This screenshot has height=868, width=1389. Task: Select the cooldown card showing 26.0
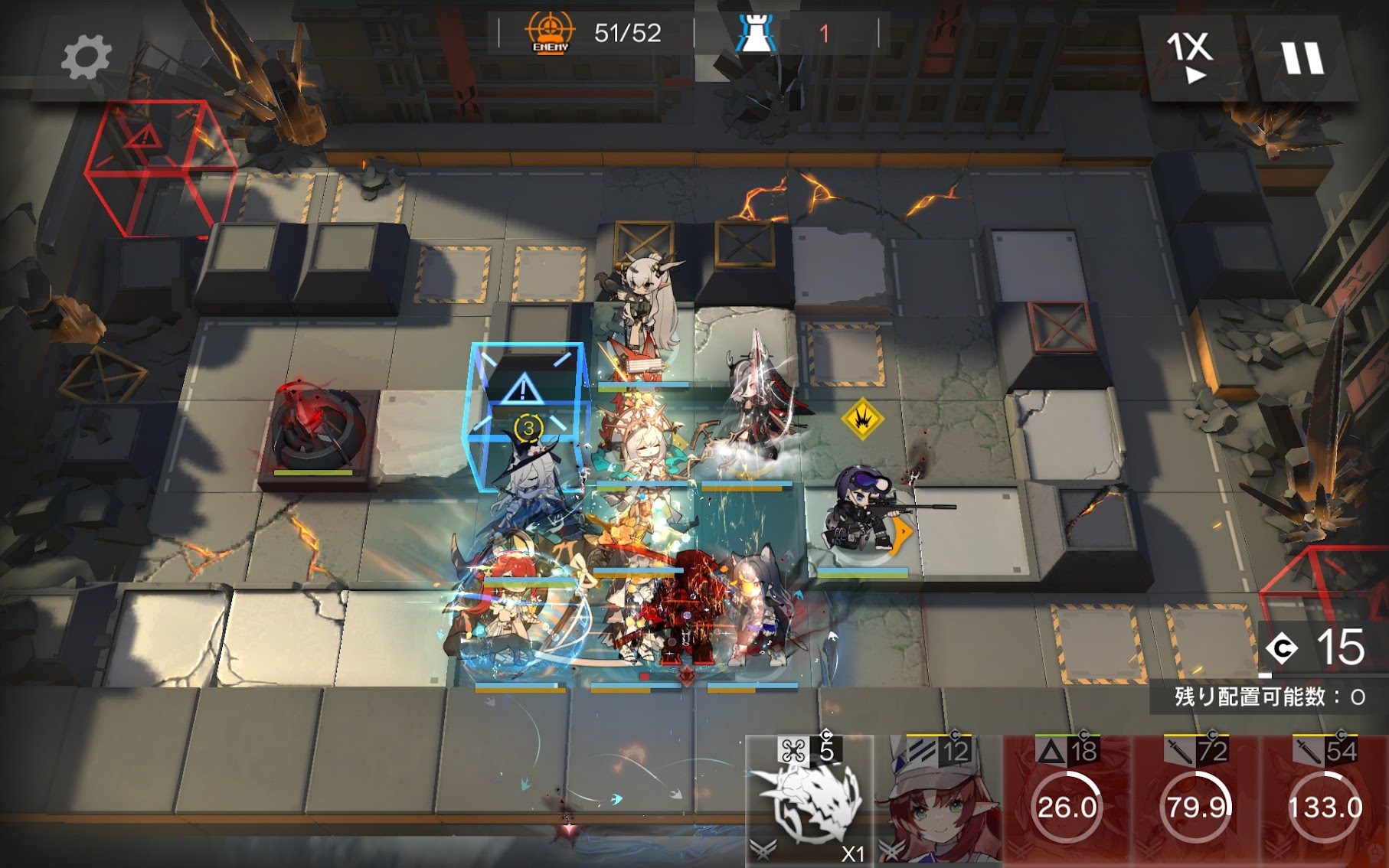[x=1067, y=802]
